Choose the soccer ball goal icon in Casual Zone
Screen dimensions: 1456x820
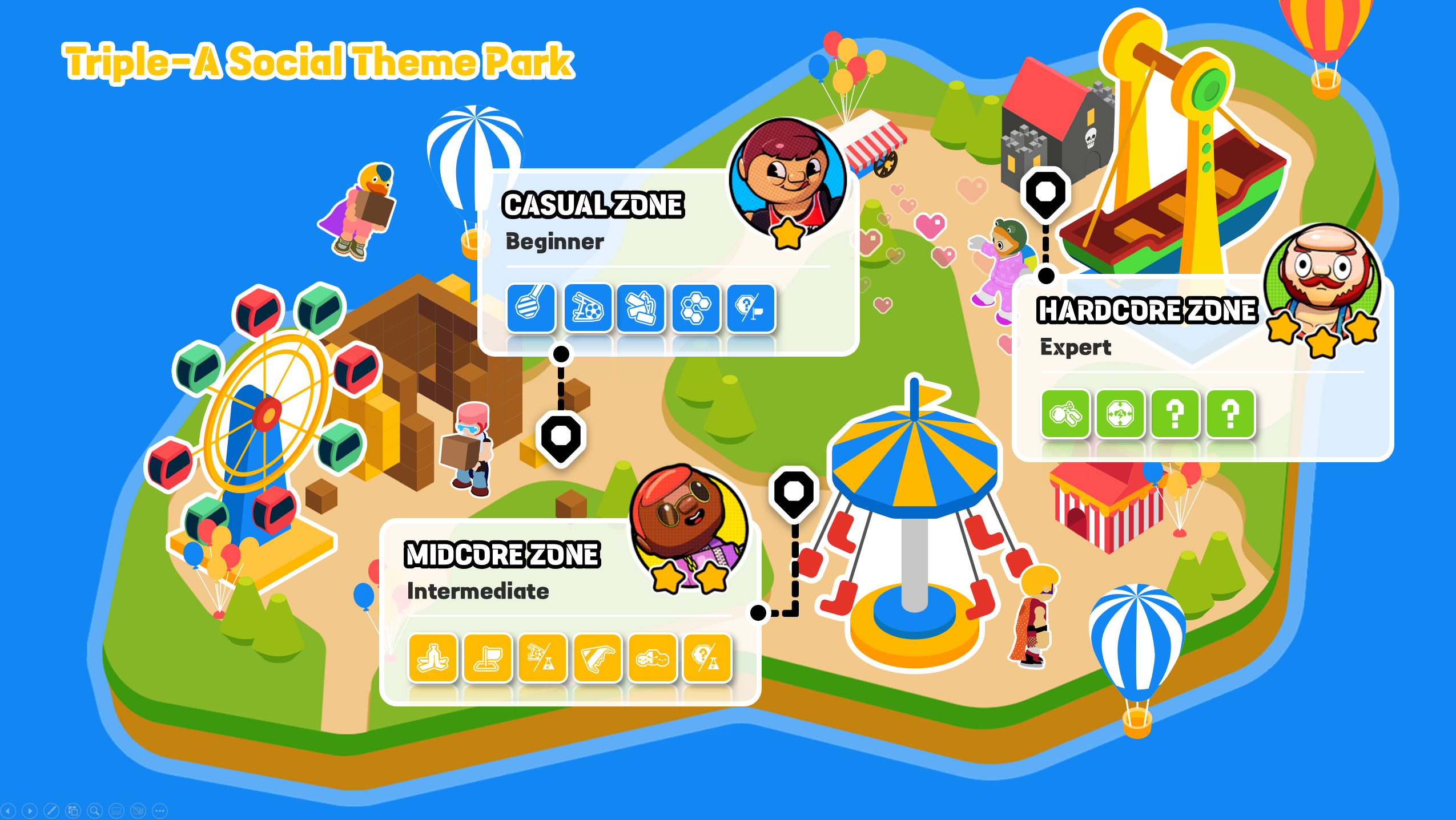(x=588, y=308)
